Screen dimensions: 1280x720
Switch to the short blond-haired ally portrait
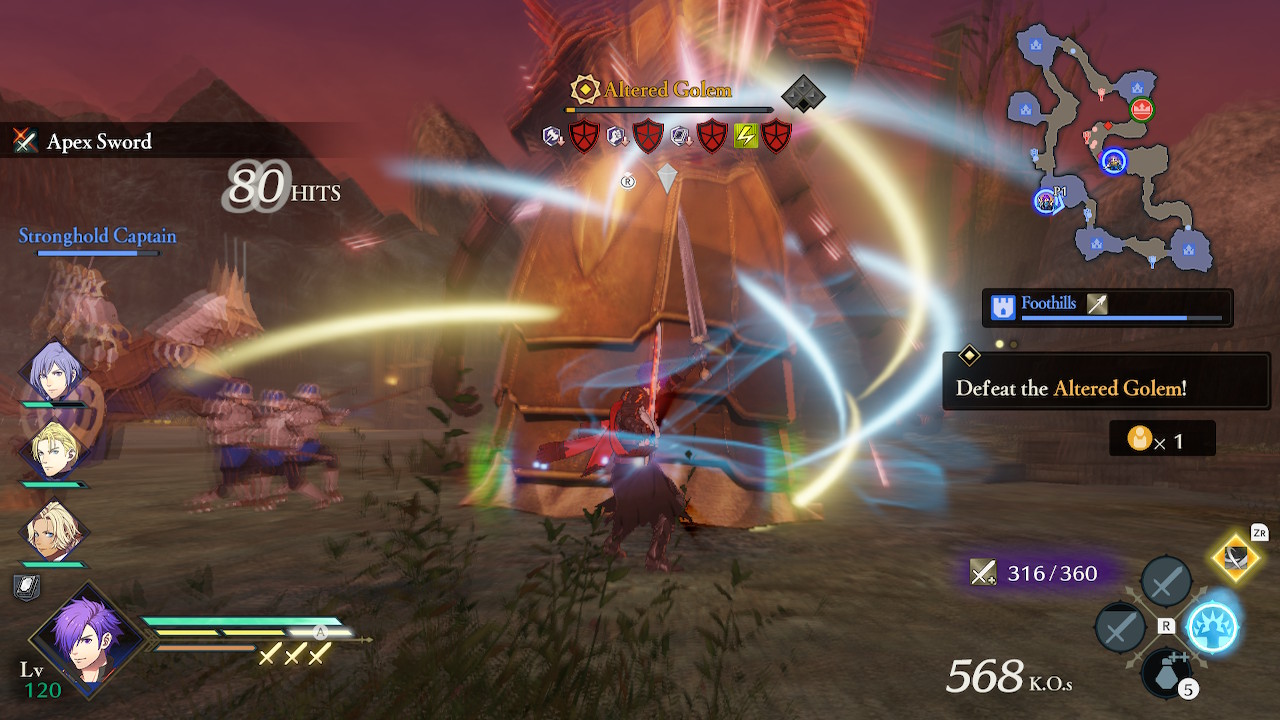click(x=52, y=451)
